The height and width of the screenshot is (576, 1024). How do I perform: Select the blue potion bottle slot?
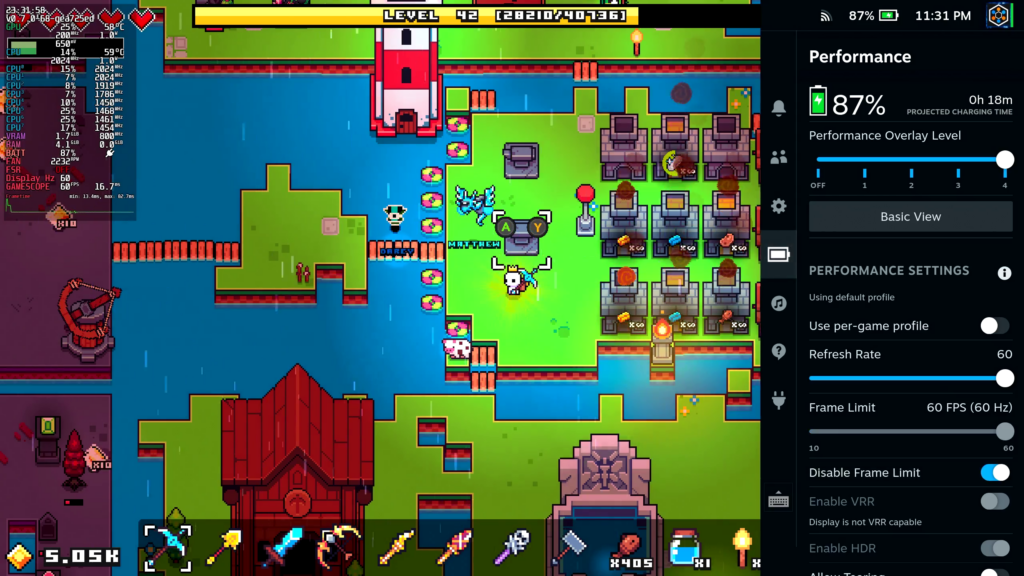point(685,547)
